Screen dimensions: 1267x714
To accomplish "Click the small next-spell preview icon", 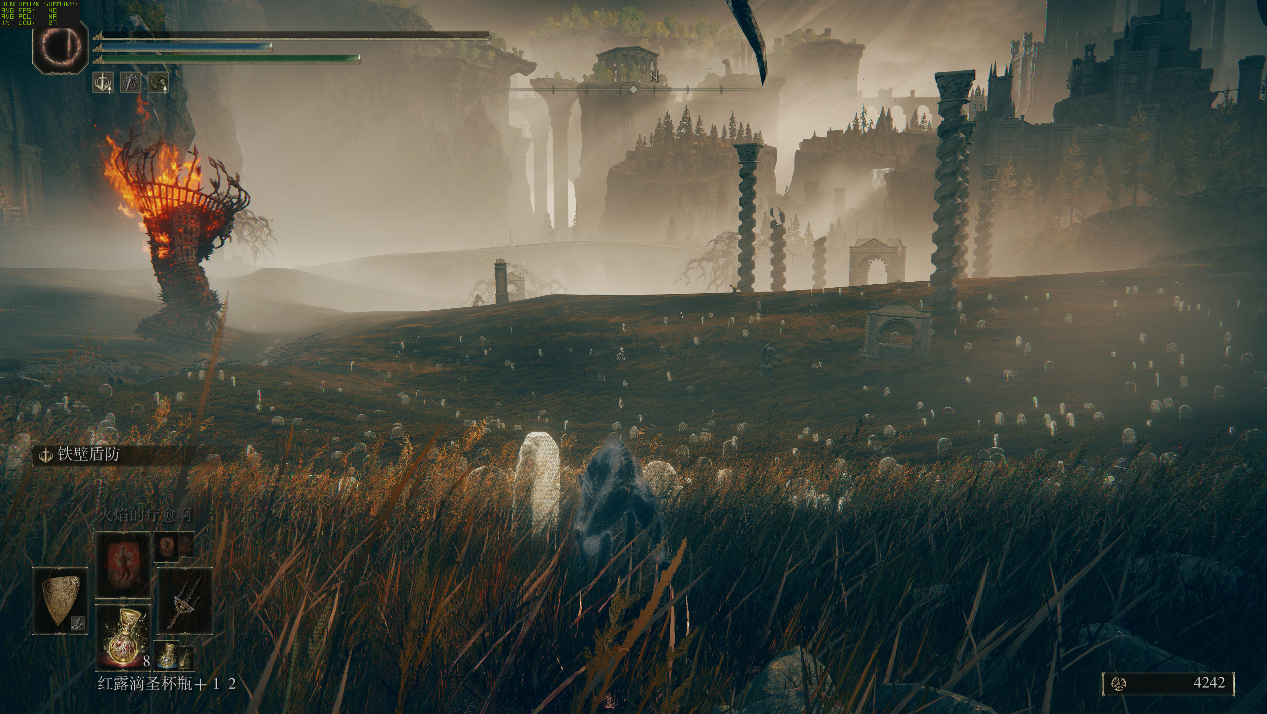I will point(167,545).
